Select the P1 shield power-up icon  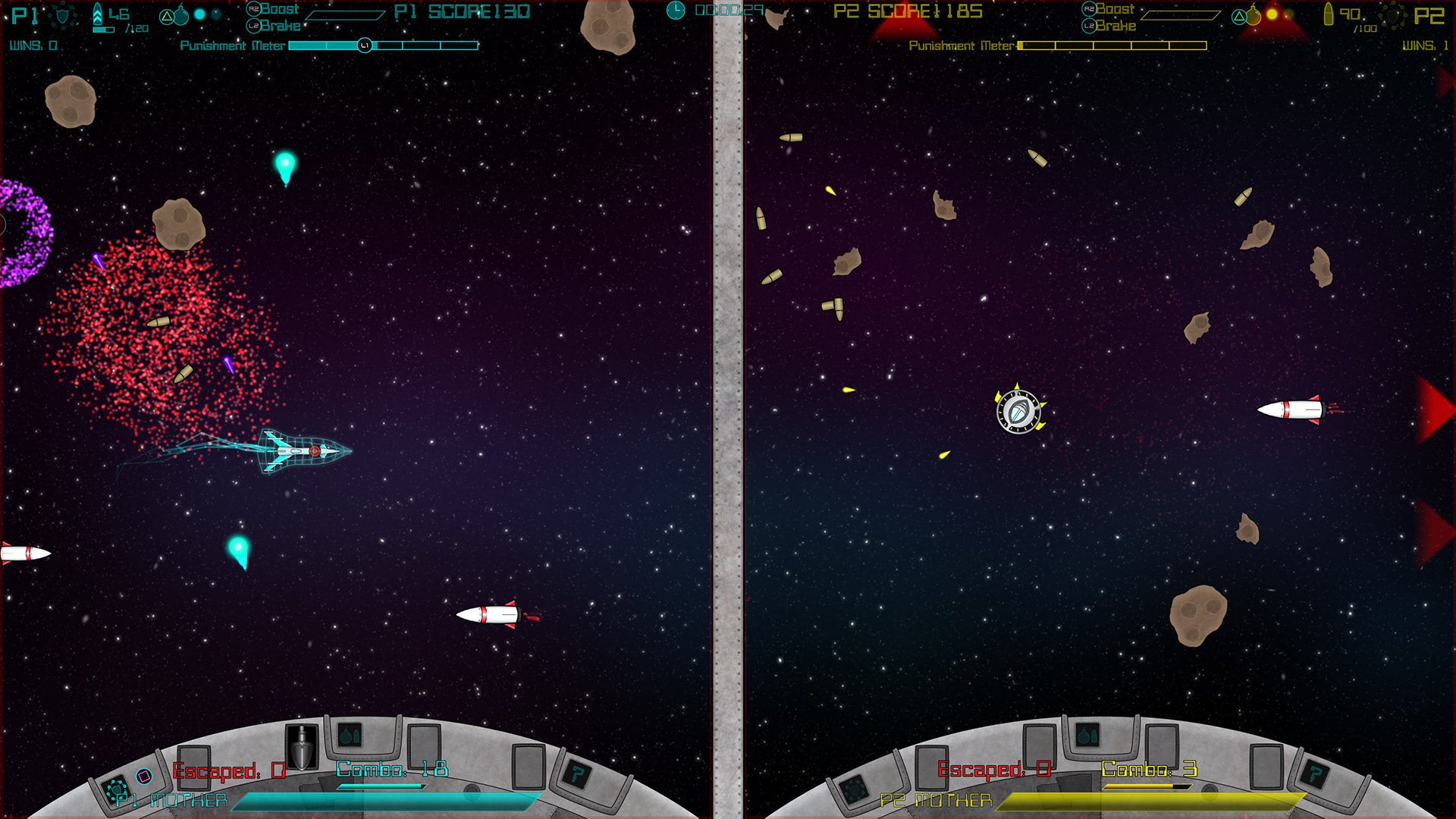63,17
